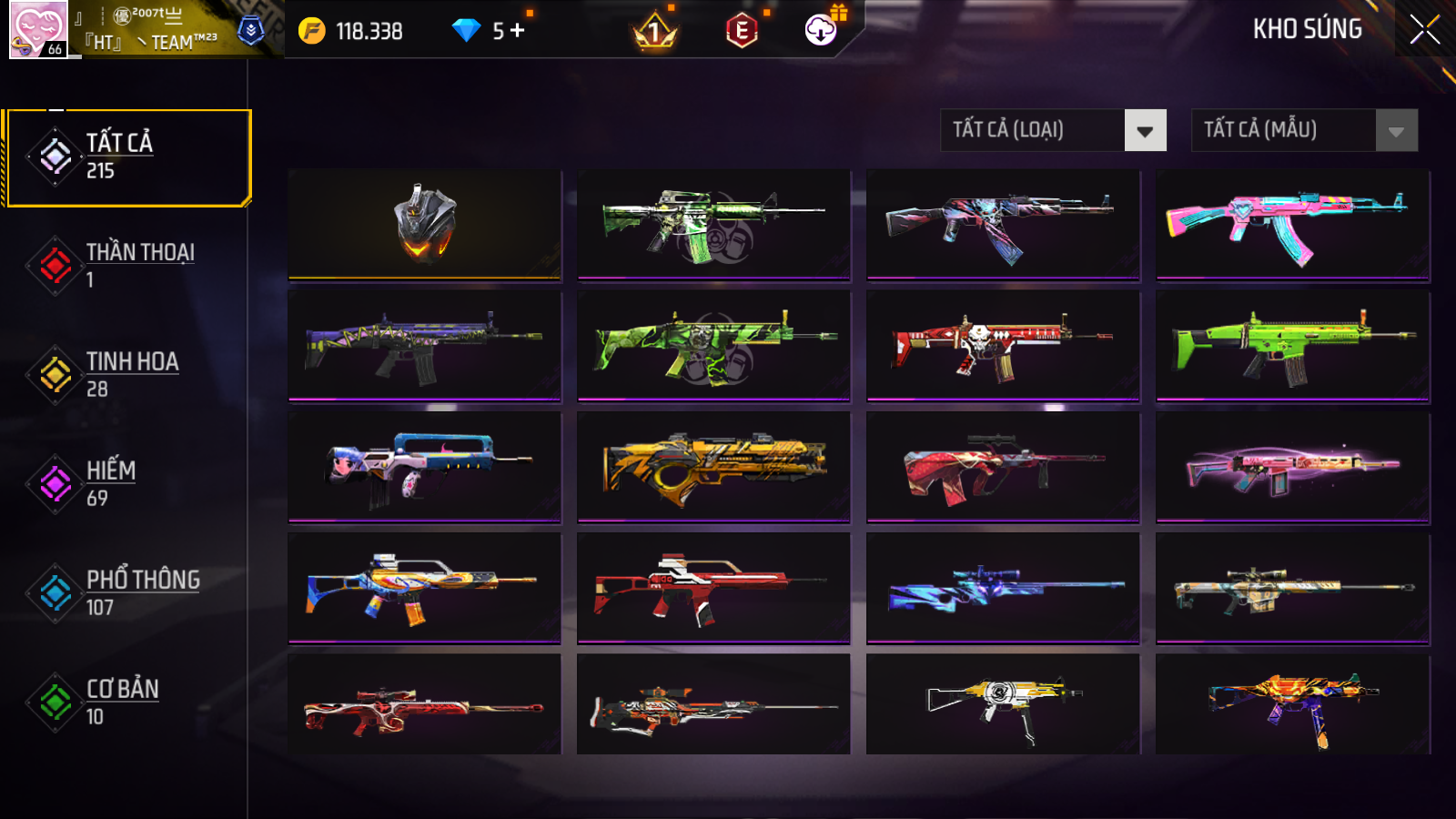Close the Kho Súng weapon vault
Viewport: 1456px width, 819px height.
[x=1424, y=29]
